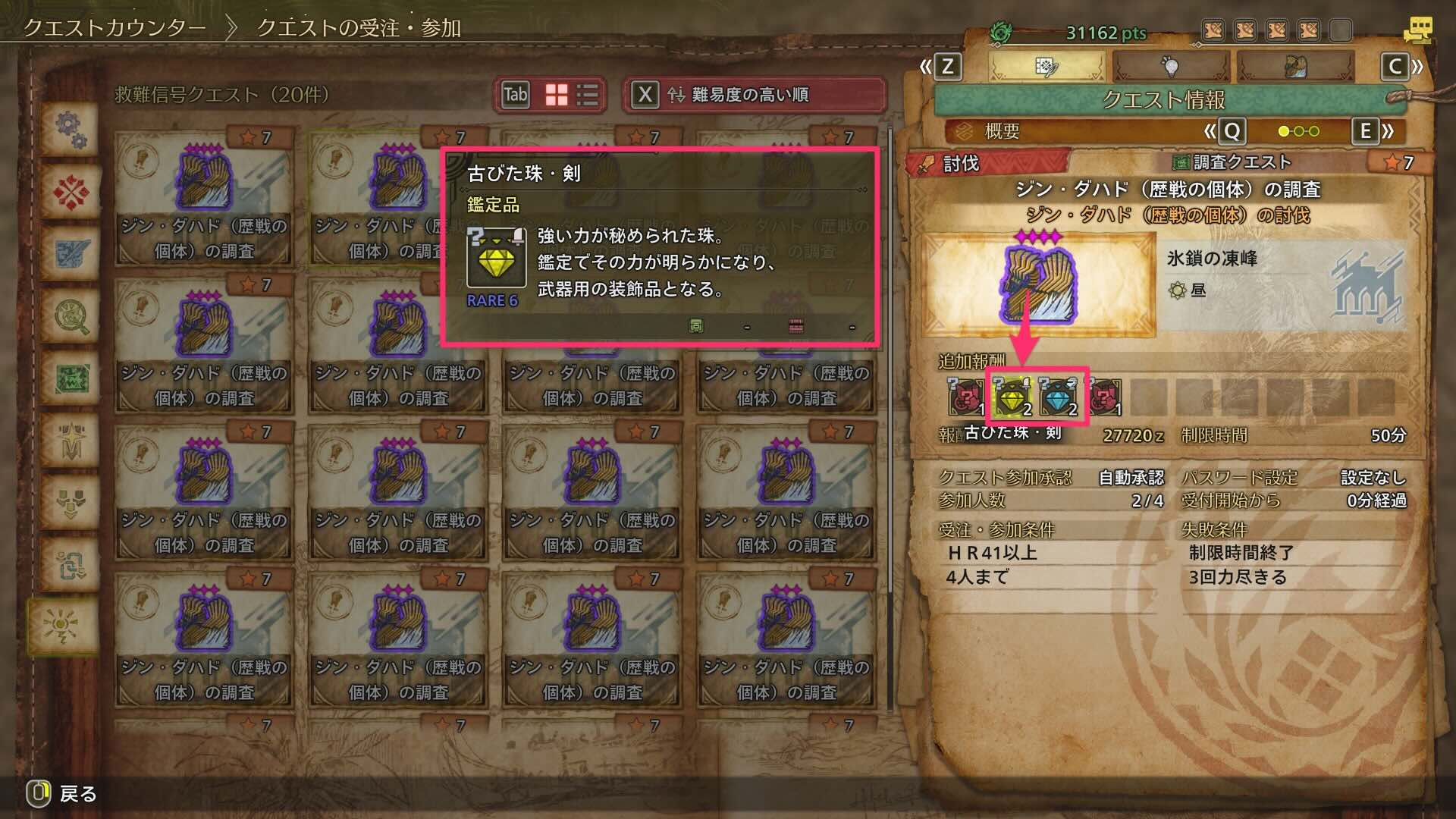Click the C button to change category
Screen dimensions: 1456x819
pos(1398,67)
